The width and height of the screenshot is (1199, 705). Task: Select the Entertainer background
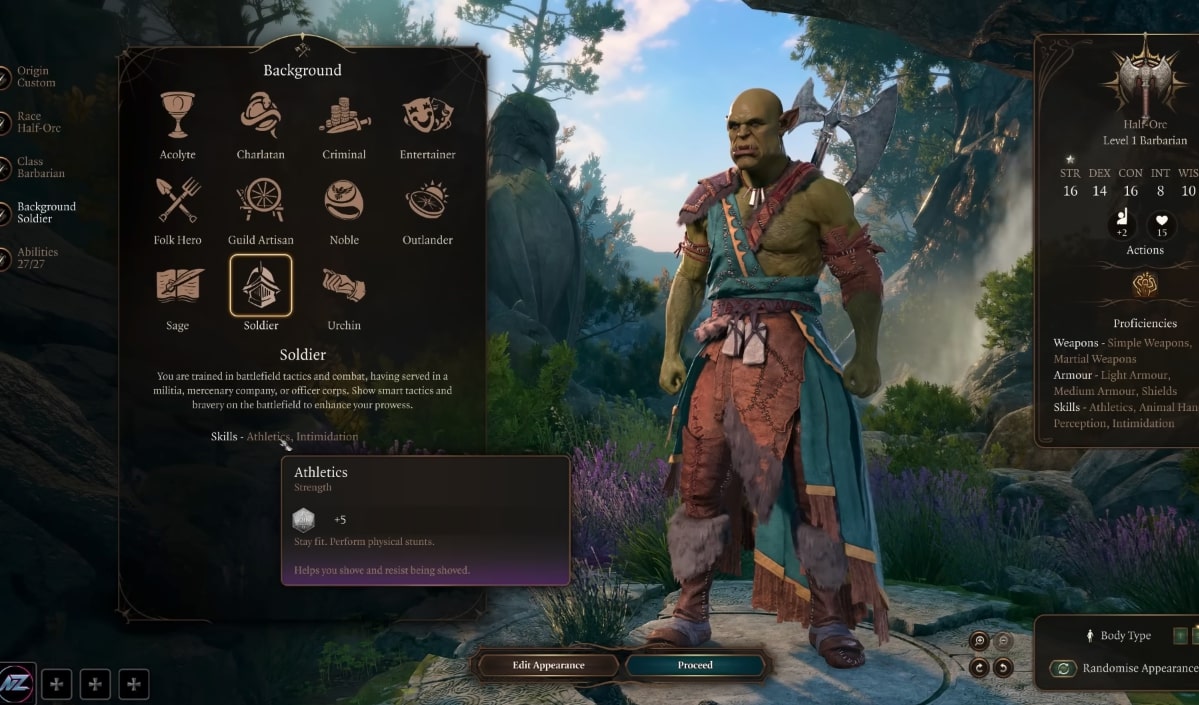click(428, 117)
